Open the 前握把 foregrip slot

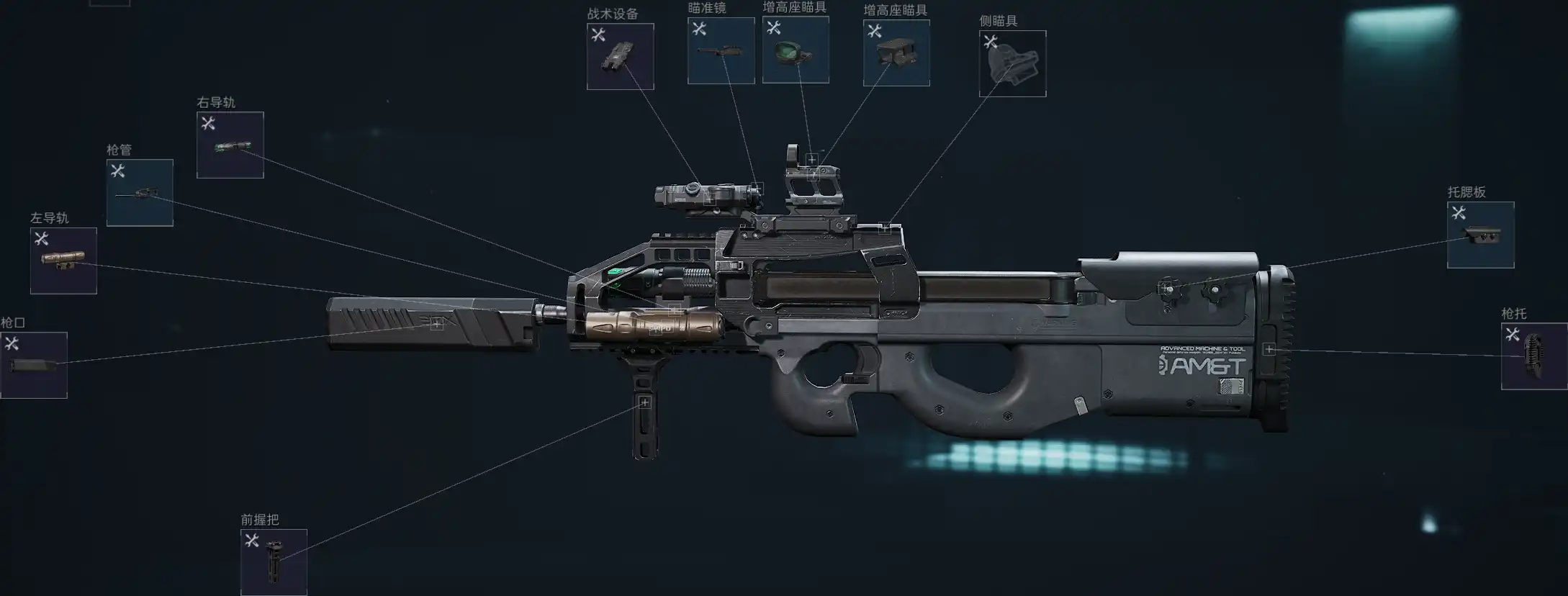[274, 562]
